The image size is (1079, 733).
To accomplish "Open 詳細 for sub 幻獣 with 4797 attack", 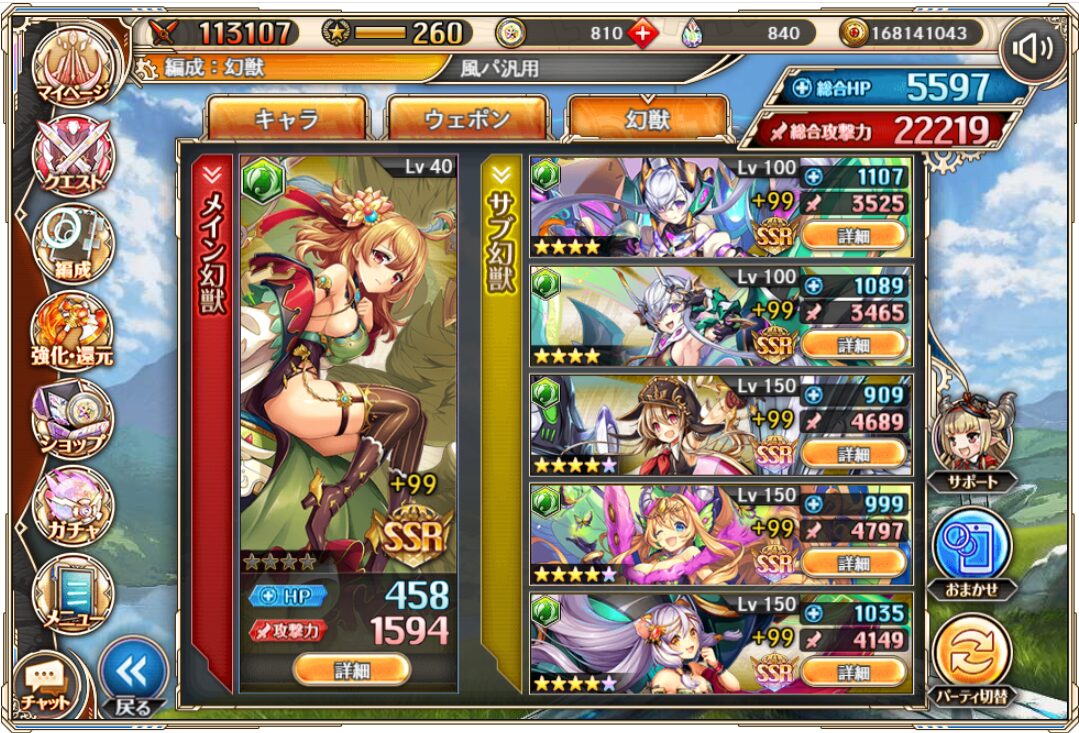I will [854, 563].
